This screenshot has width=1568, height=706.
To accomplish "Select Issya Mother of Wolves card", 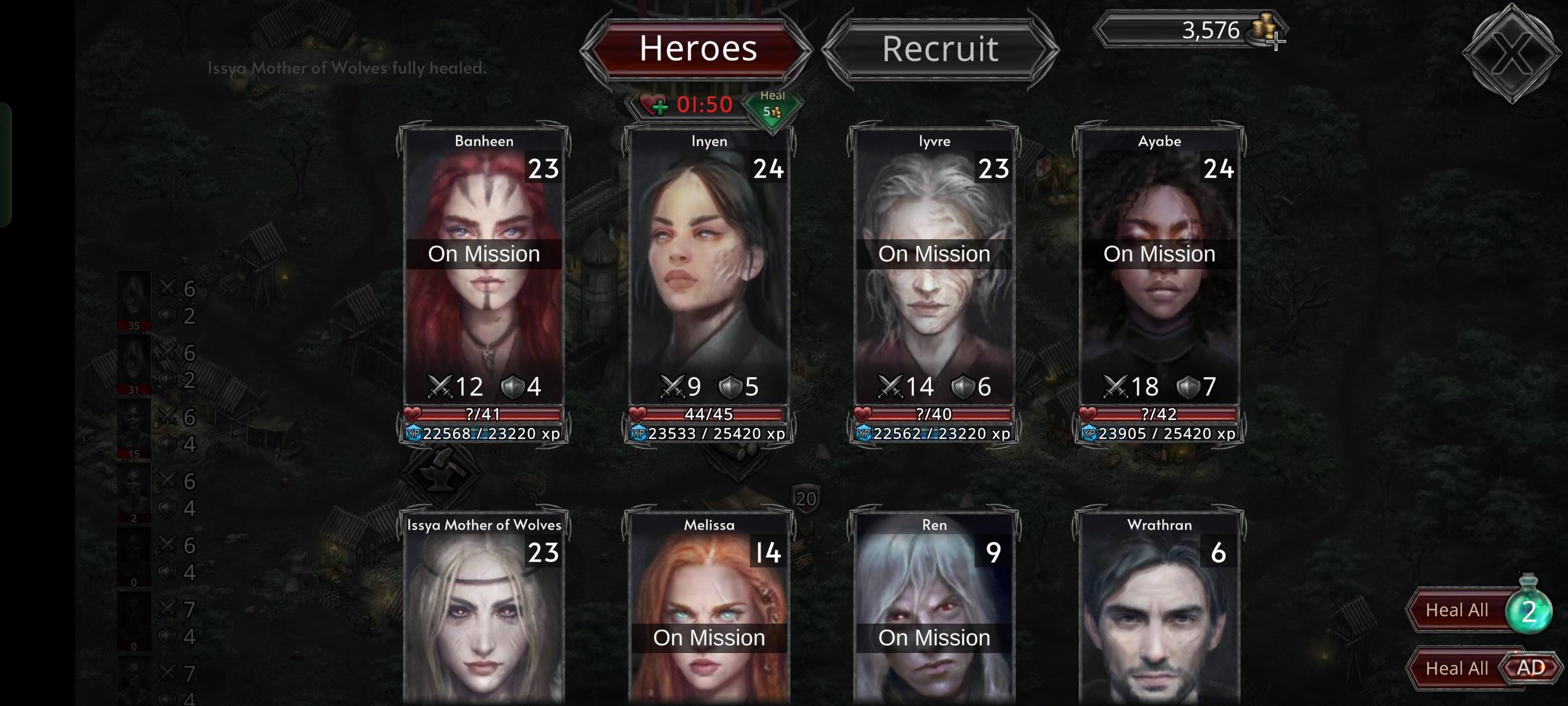I will click(483, 614).
